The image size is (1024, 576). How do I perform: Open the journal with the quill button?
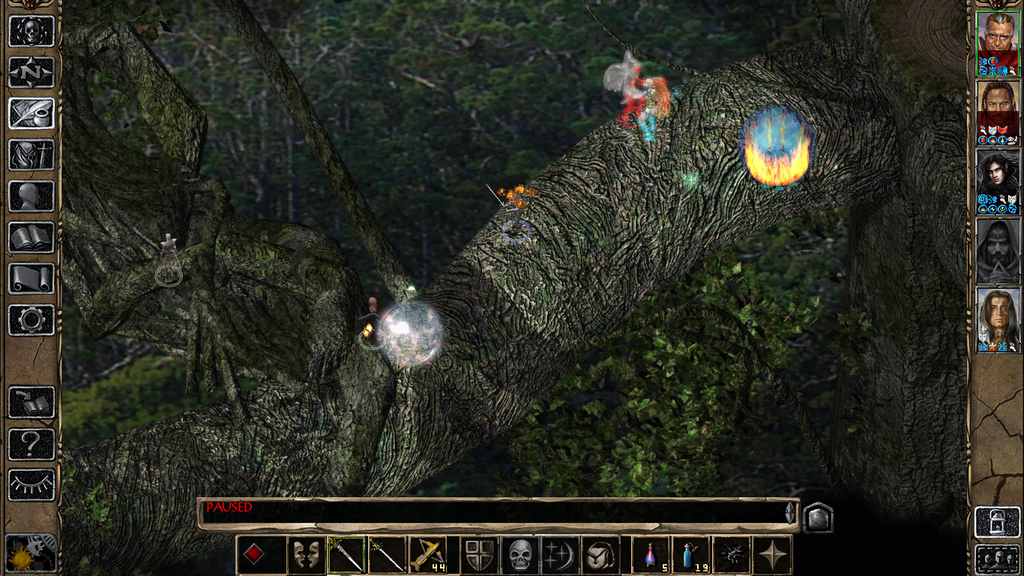[31, 113]
